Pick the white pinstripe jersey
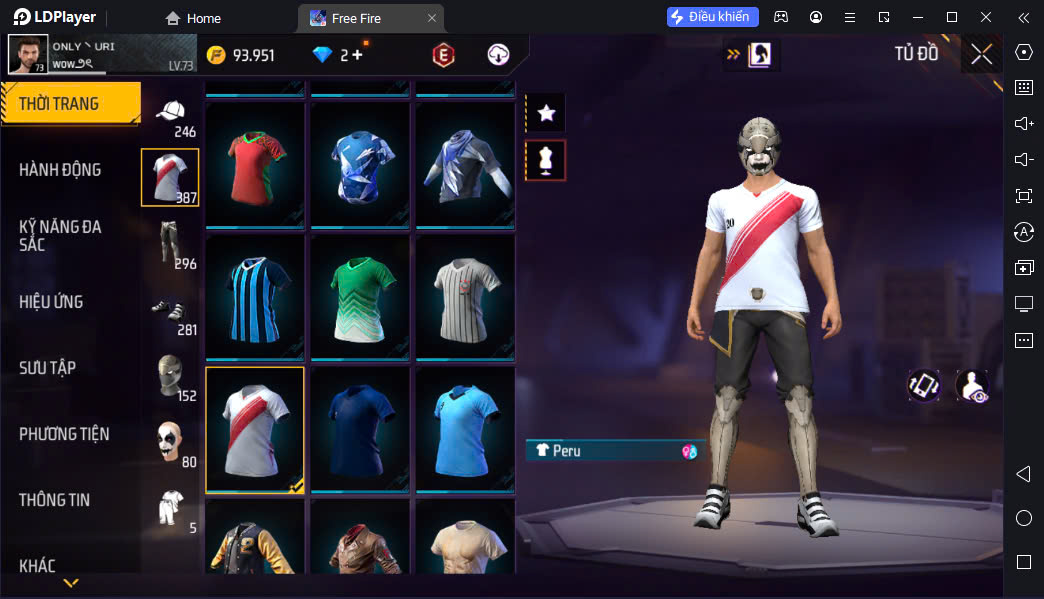Viewport: 1044px width, 599px height. click(465, 297)
